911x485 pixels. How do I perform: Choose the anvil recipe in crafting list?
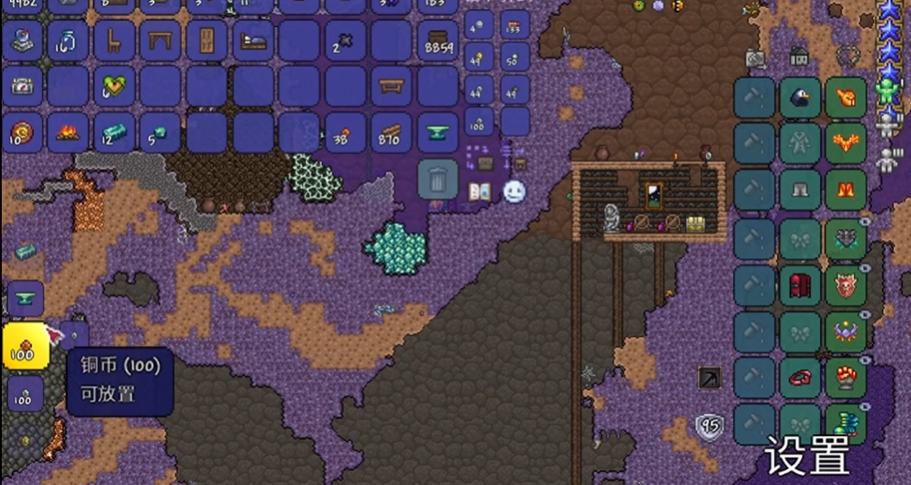25,299
